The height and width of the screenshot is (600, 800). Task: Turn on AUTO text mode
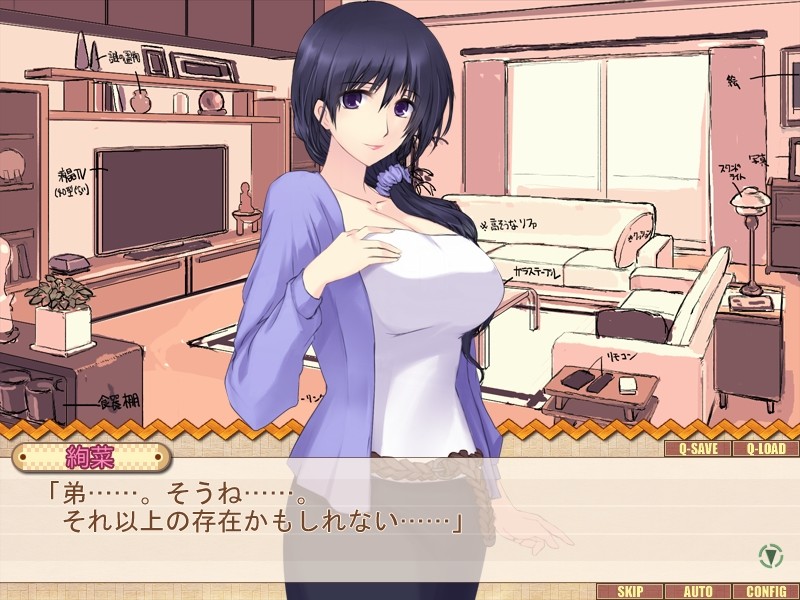click(698, 591)
